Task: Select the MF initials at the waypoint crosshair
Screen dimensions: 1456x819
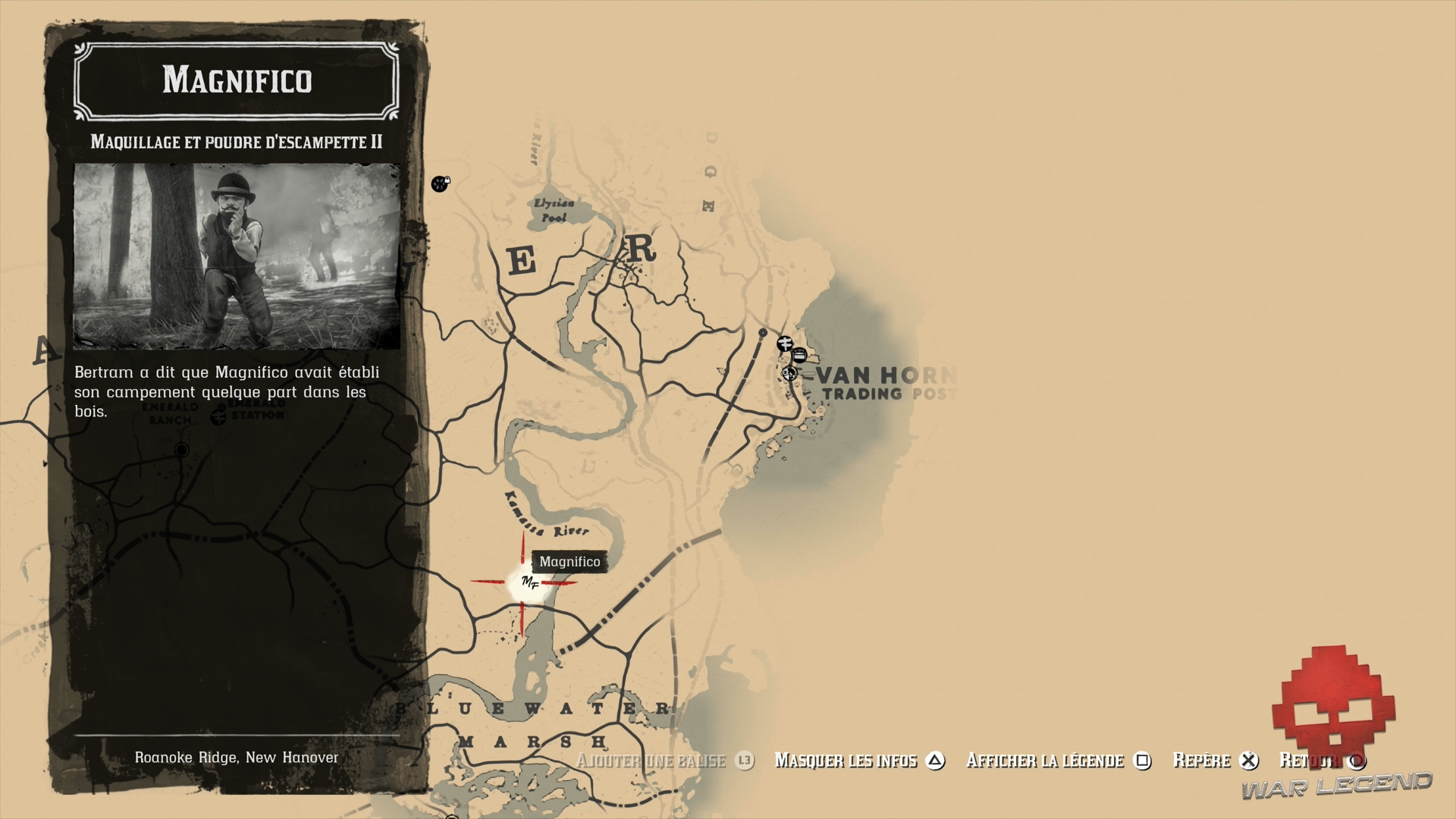Action: [532, 583]
